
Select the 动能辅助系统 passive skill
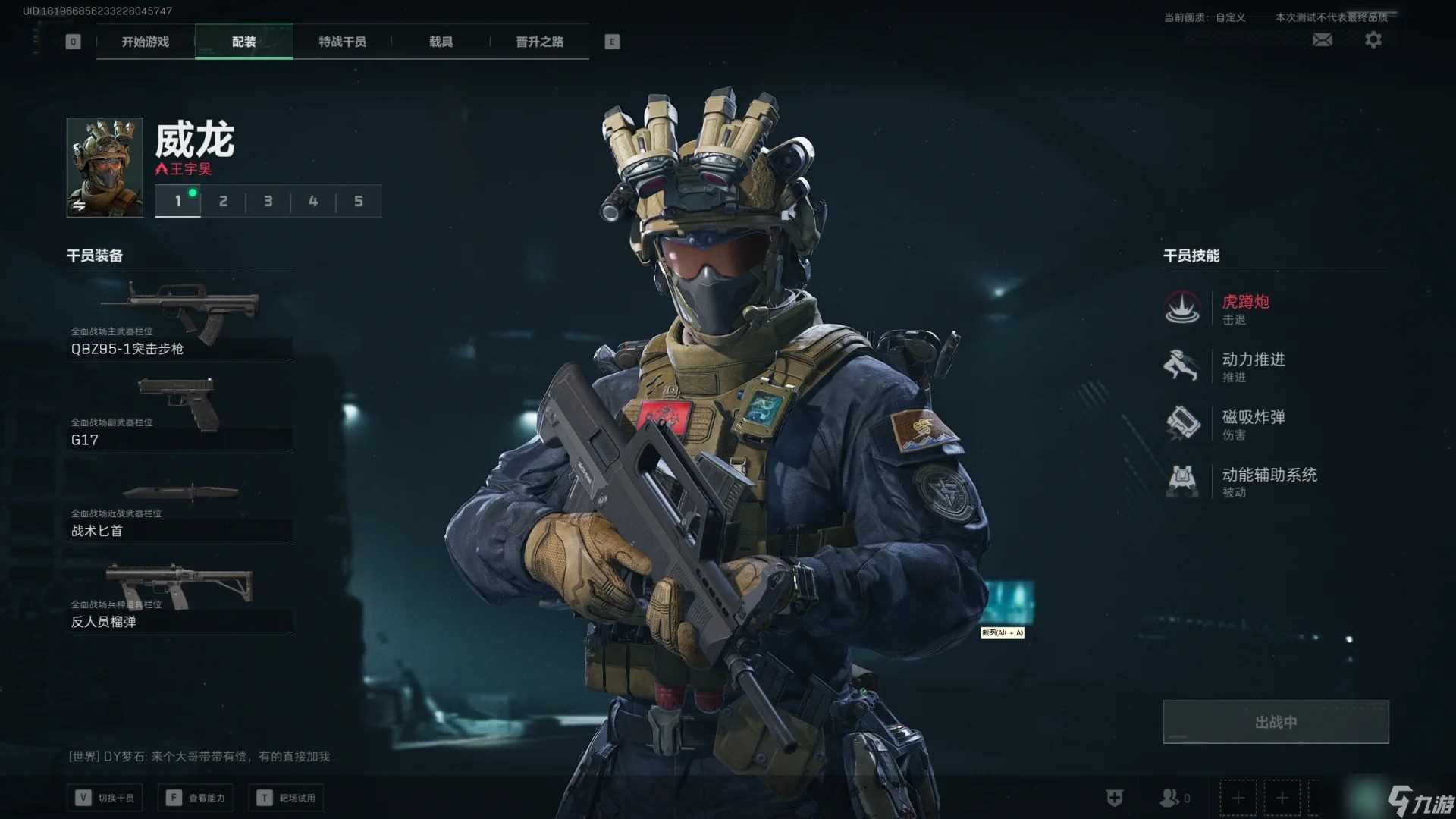[1268, 482]
